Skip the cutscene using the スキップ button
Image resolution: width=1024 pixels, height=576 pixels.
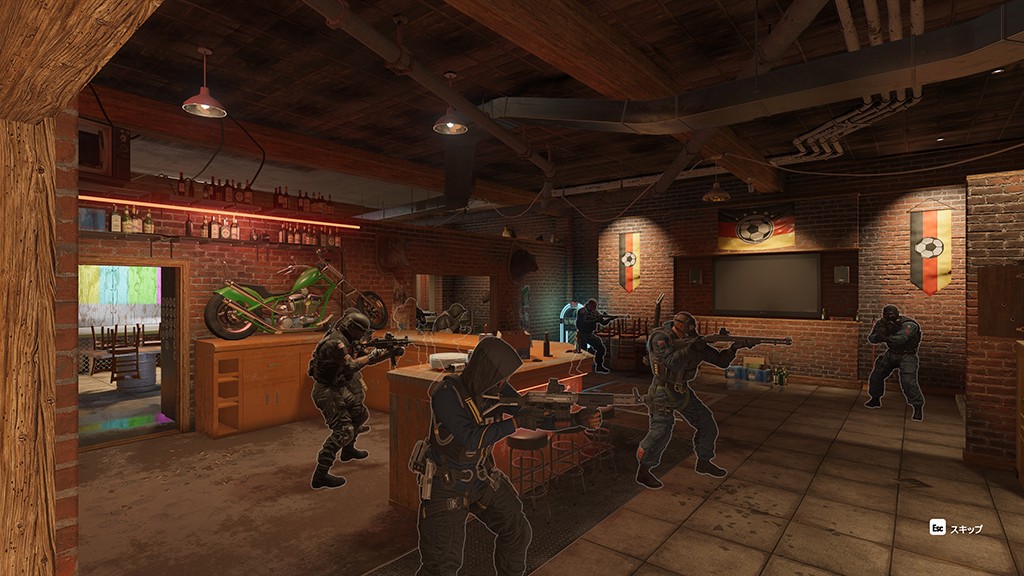coord(956,528)
